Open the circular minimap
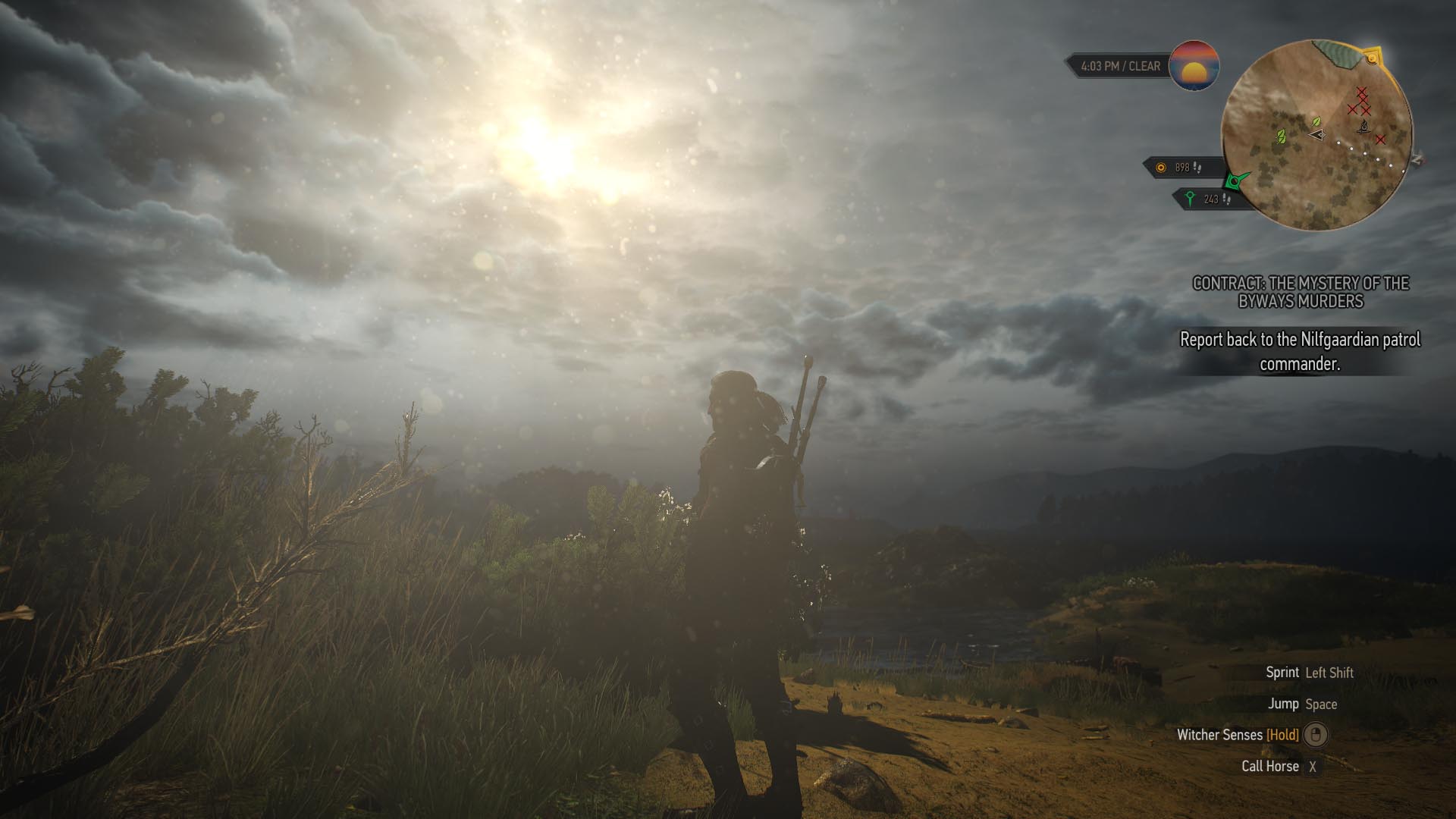 point(1316,135)
